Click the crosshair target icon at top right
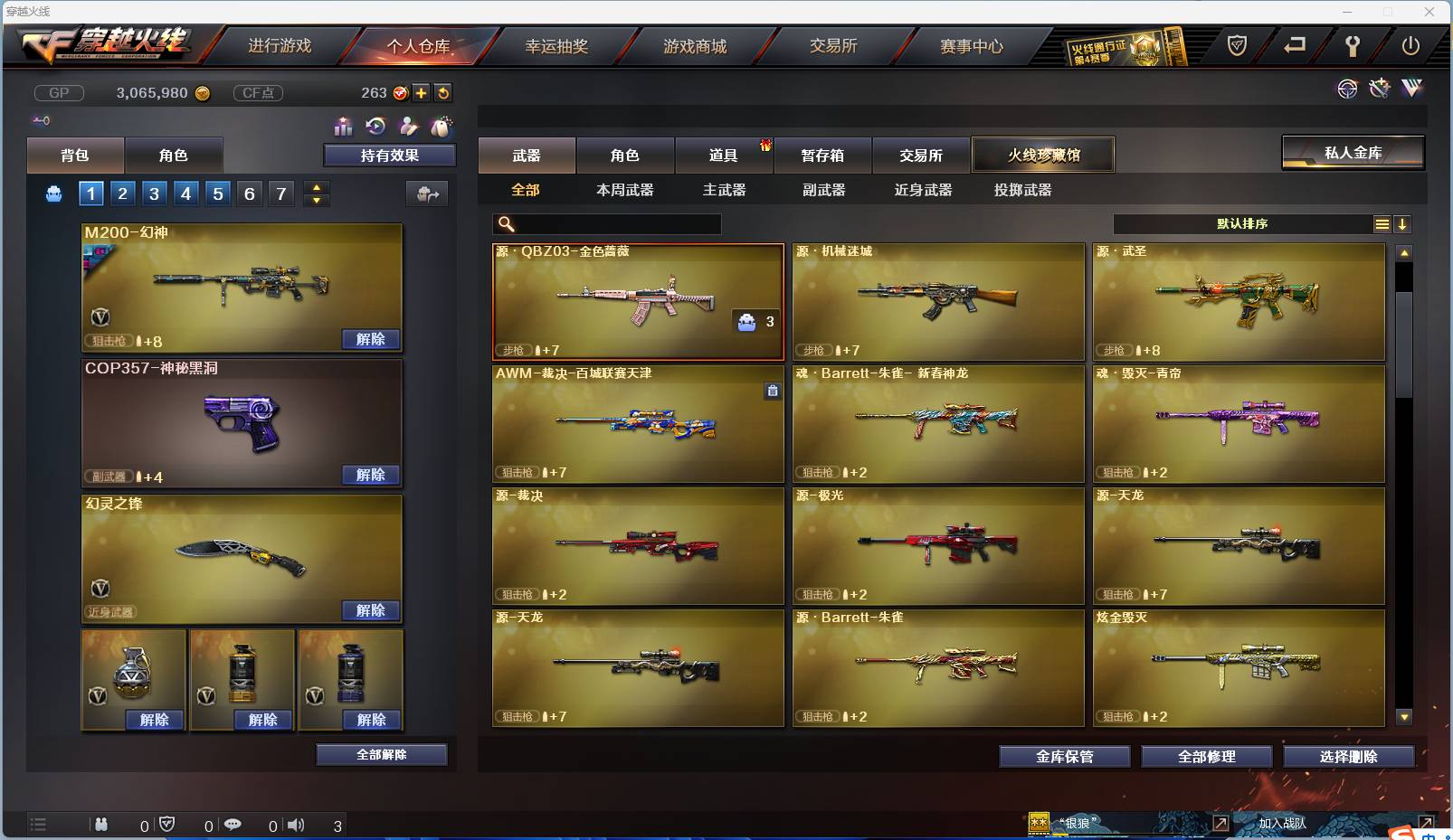Image resolution: width=1453 pixels, height=840 pixels. coord(1347,89)
